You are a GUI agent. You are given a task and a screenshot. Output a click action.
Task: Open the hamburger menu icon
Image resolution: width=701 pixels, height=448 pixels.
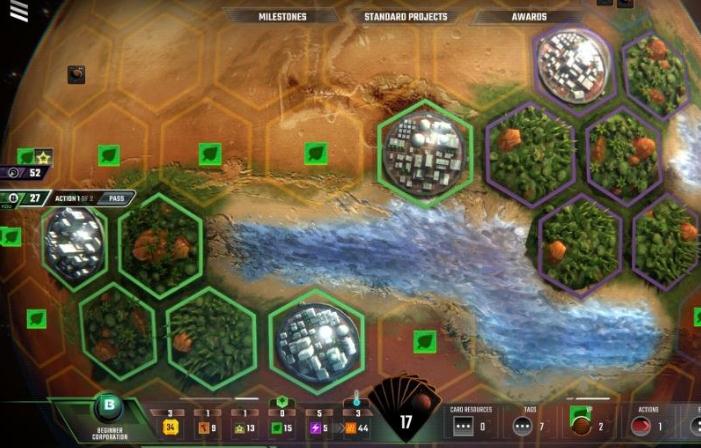pyautogui.click(x=19, y=12)
